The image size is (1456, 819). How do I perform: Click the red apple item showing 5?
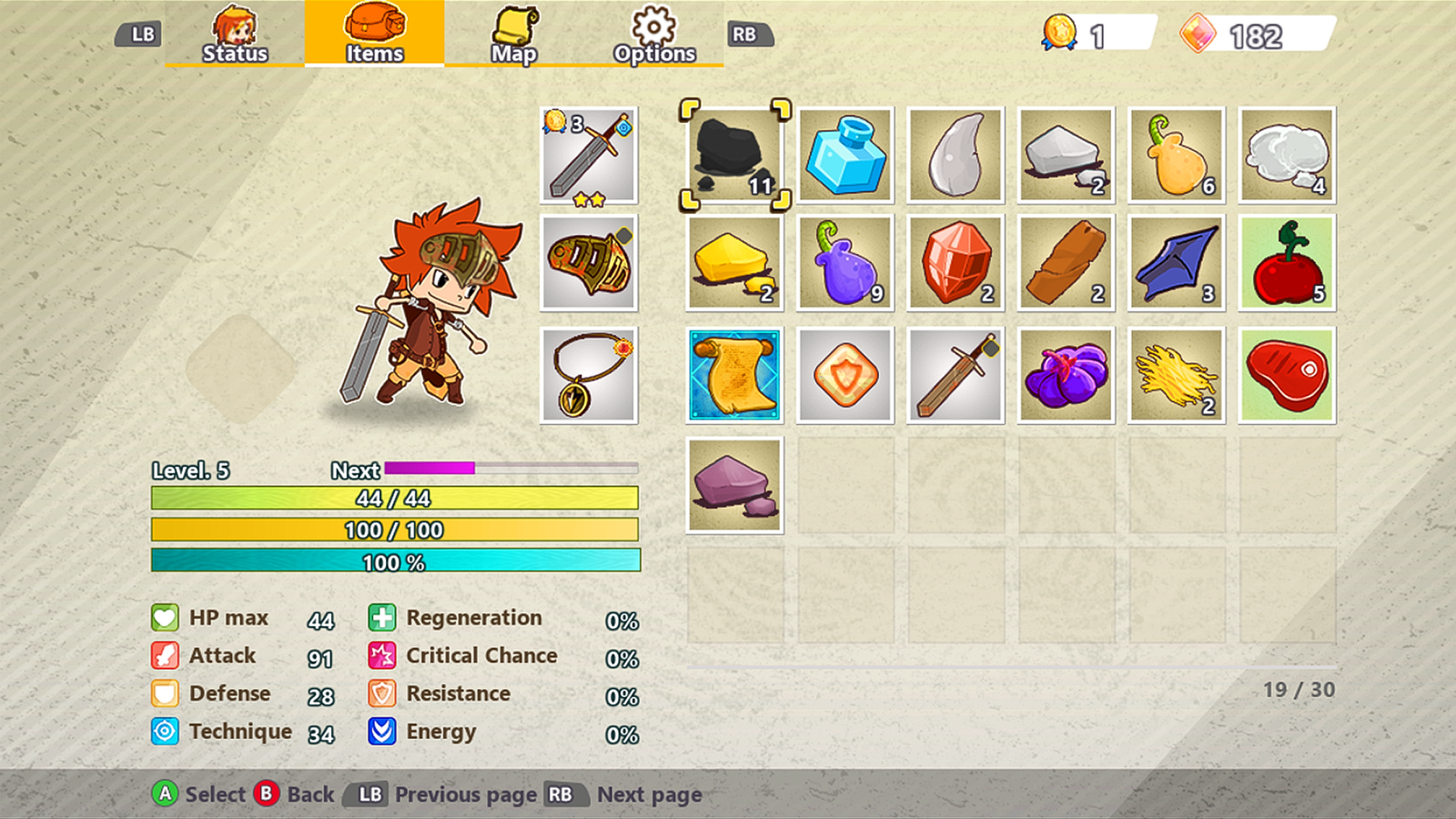coord(1287,264)
